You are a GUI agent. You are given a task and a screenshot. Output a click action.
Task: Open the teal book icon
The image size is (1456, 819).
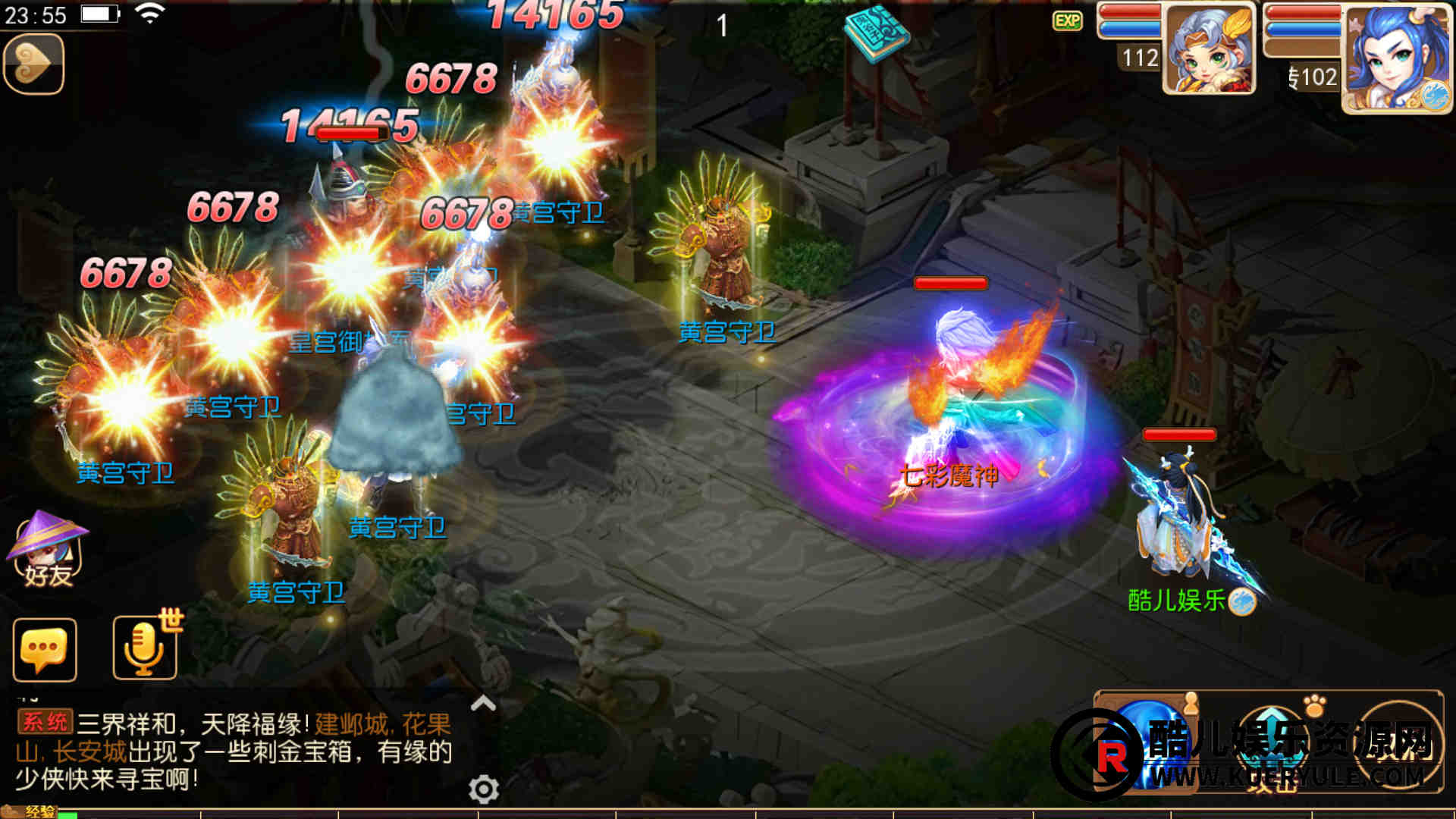click(x=877, y=33)
